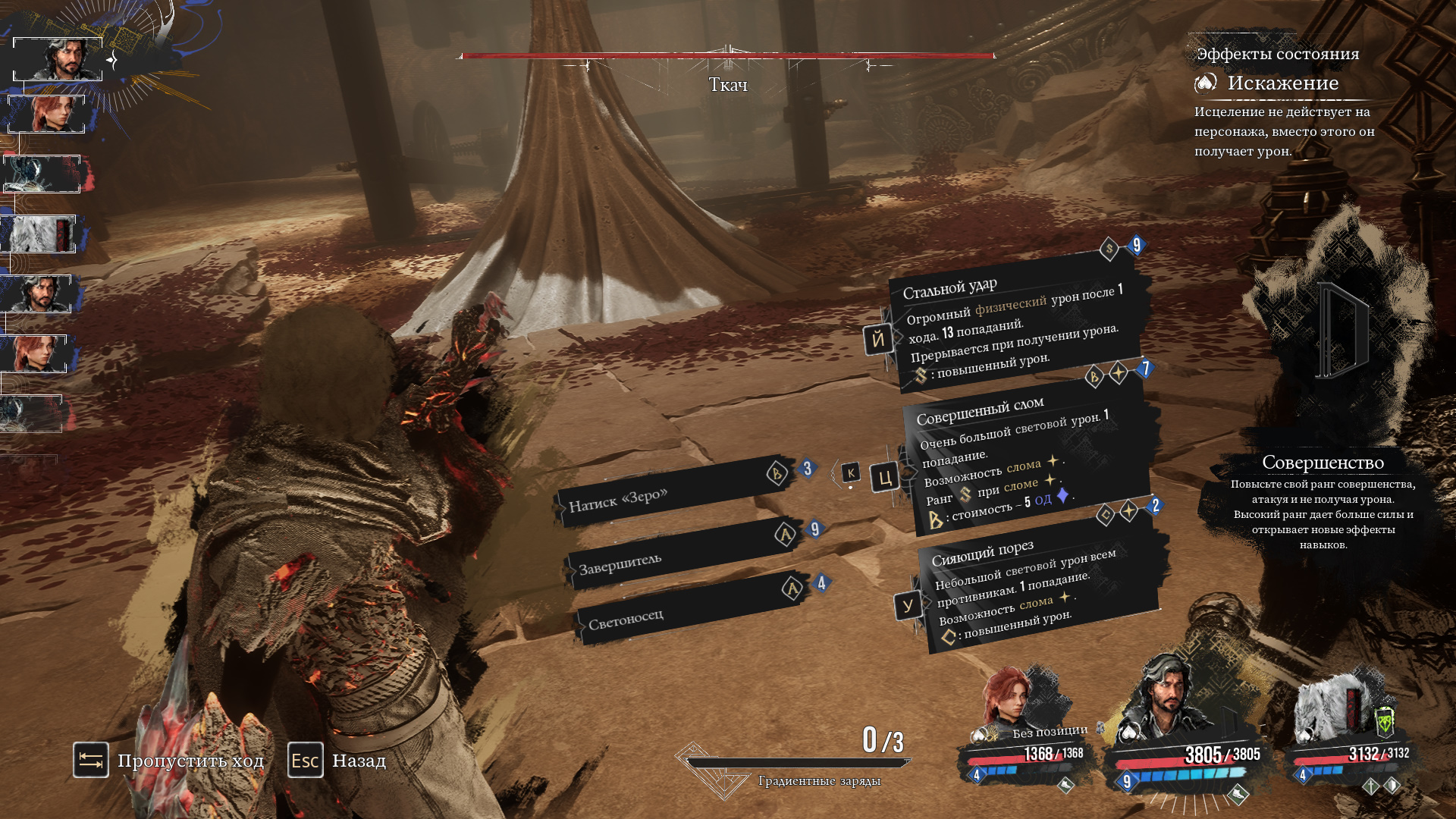Click the Градиентные заряды gauge
The height and width of the screenshot is (819, 1456).
coord(796,764)
